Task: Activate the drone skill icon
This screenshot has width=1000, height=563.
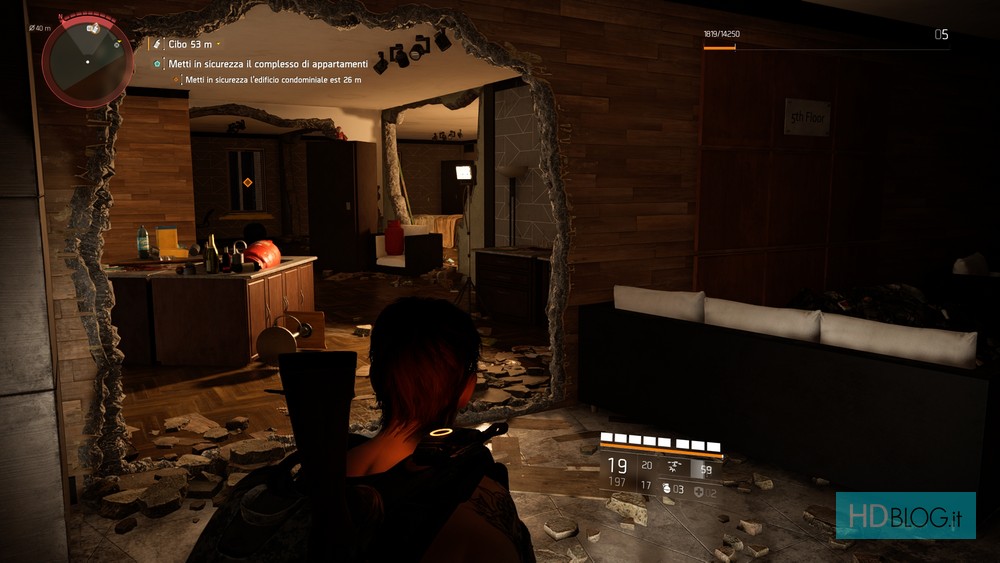Action: point(673,466)
